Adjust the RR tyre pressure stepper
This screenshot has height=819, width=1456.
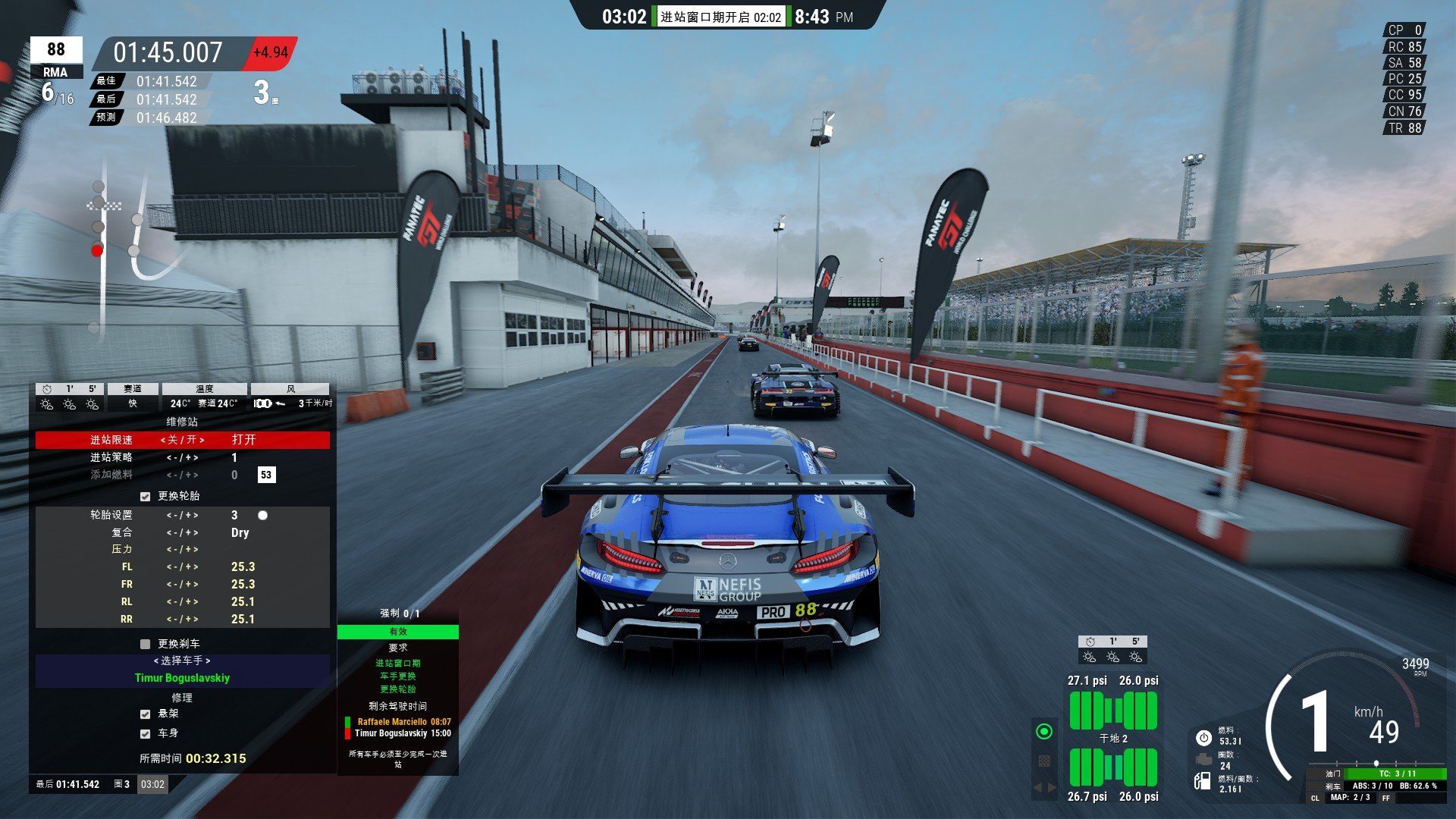pyautogui.click(x=182, y=620)
